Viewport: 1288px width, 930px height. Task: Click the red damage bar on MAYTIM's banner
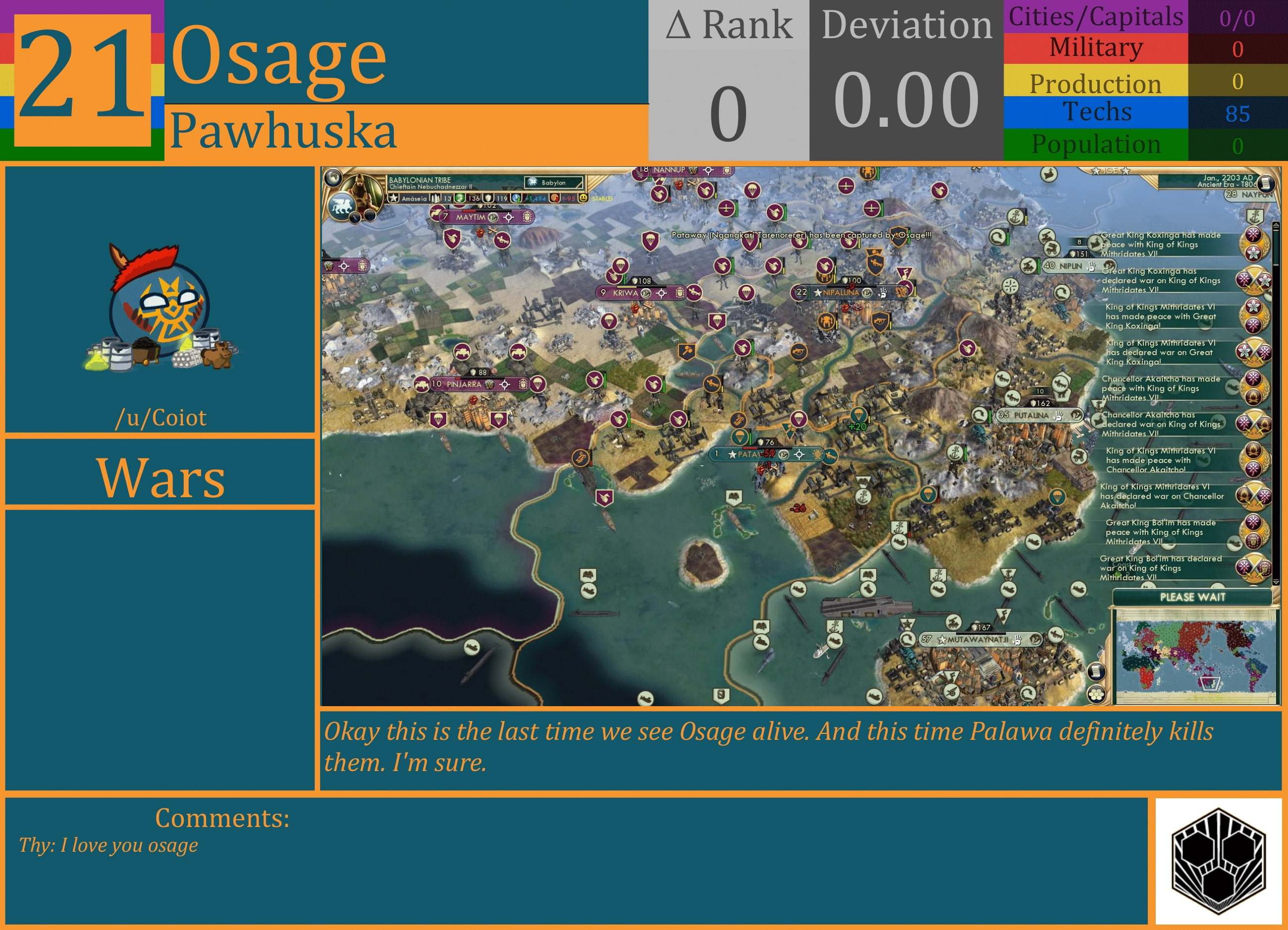(469, 210)
